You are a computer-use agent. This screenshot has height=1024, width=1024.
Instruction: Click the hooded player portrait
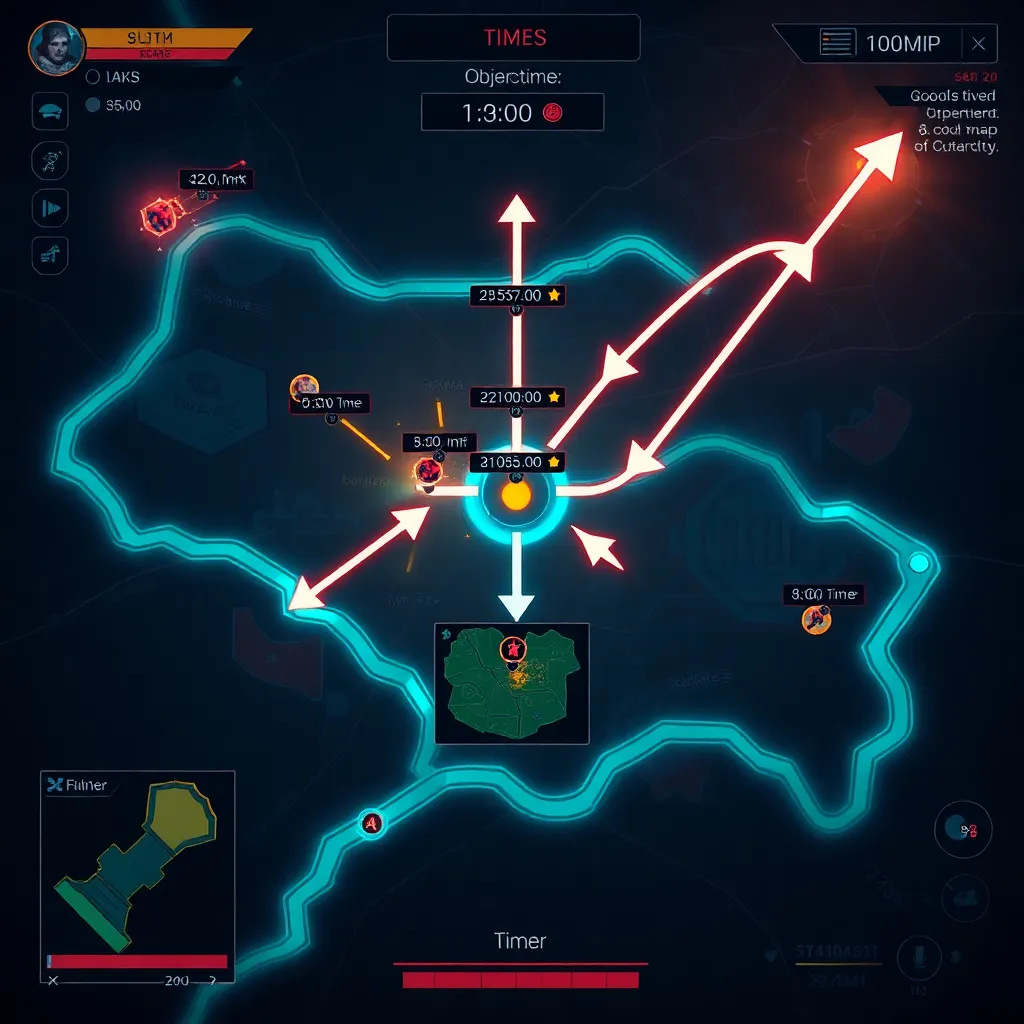[x=55, y=48]
